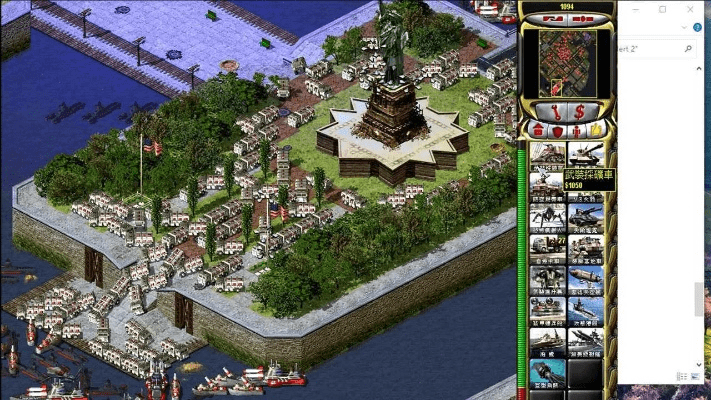The width and height of the screenshot is (711, 400).
Task: Activate the dollar sign sell button
Action: point(580,110)
